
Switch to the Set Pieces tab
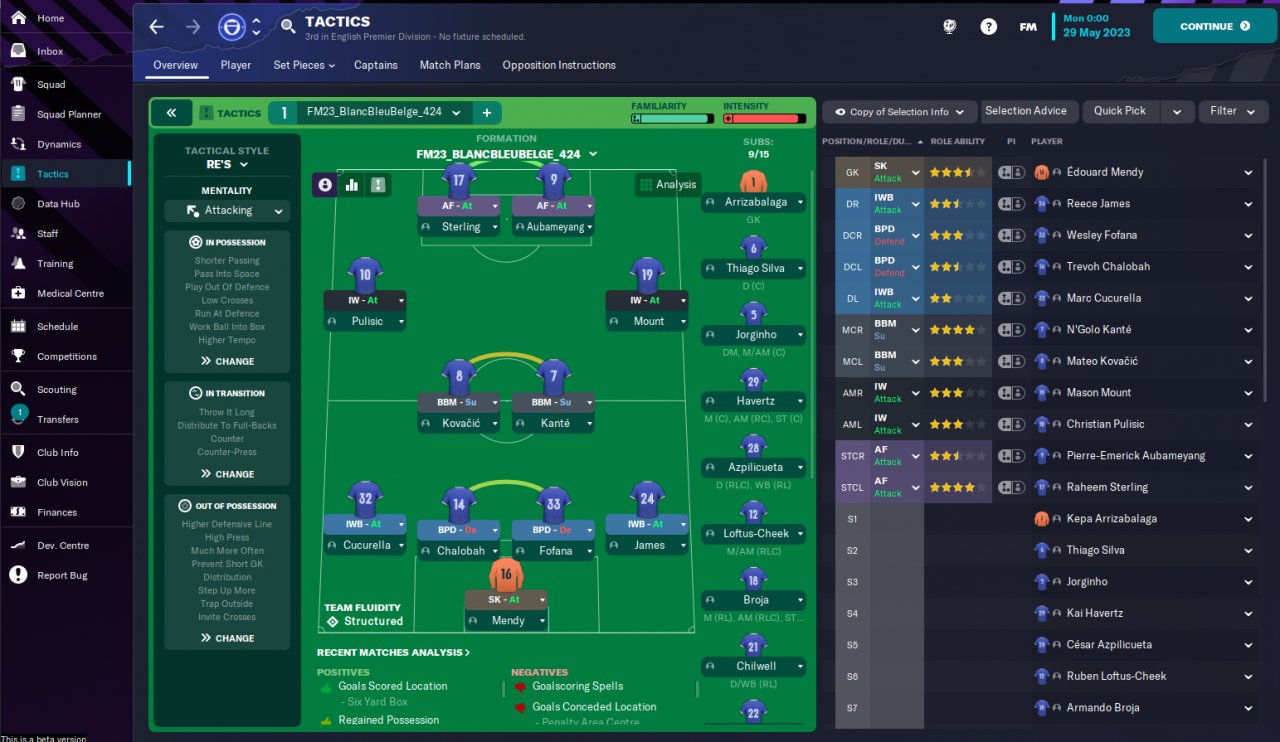303,65
